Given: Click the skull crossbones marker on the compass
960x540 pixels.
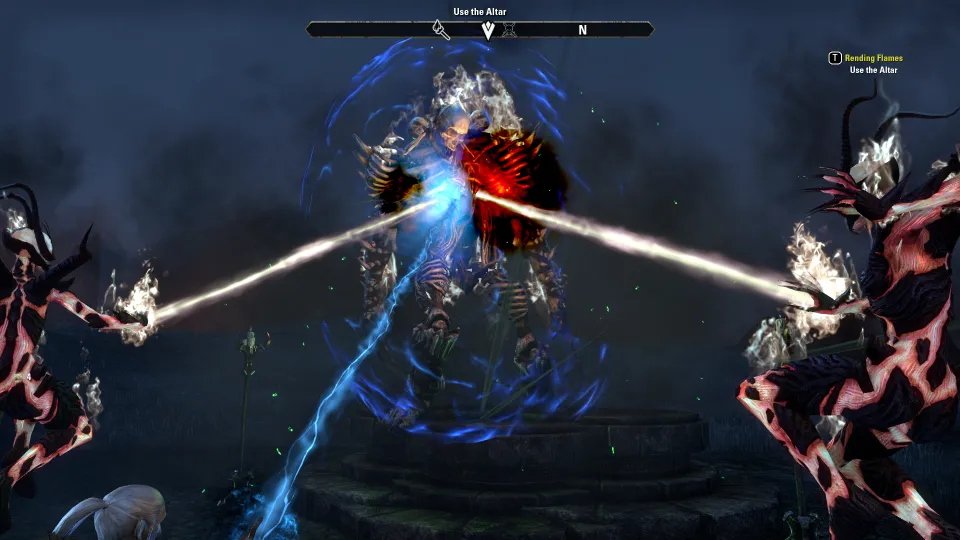Looking at the screenshot, I should click(508, 30).
